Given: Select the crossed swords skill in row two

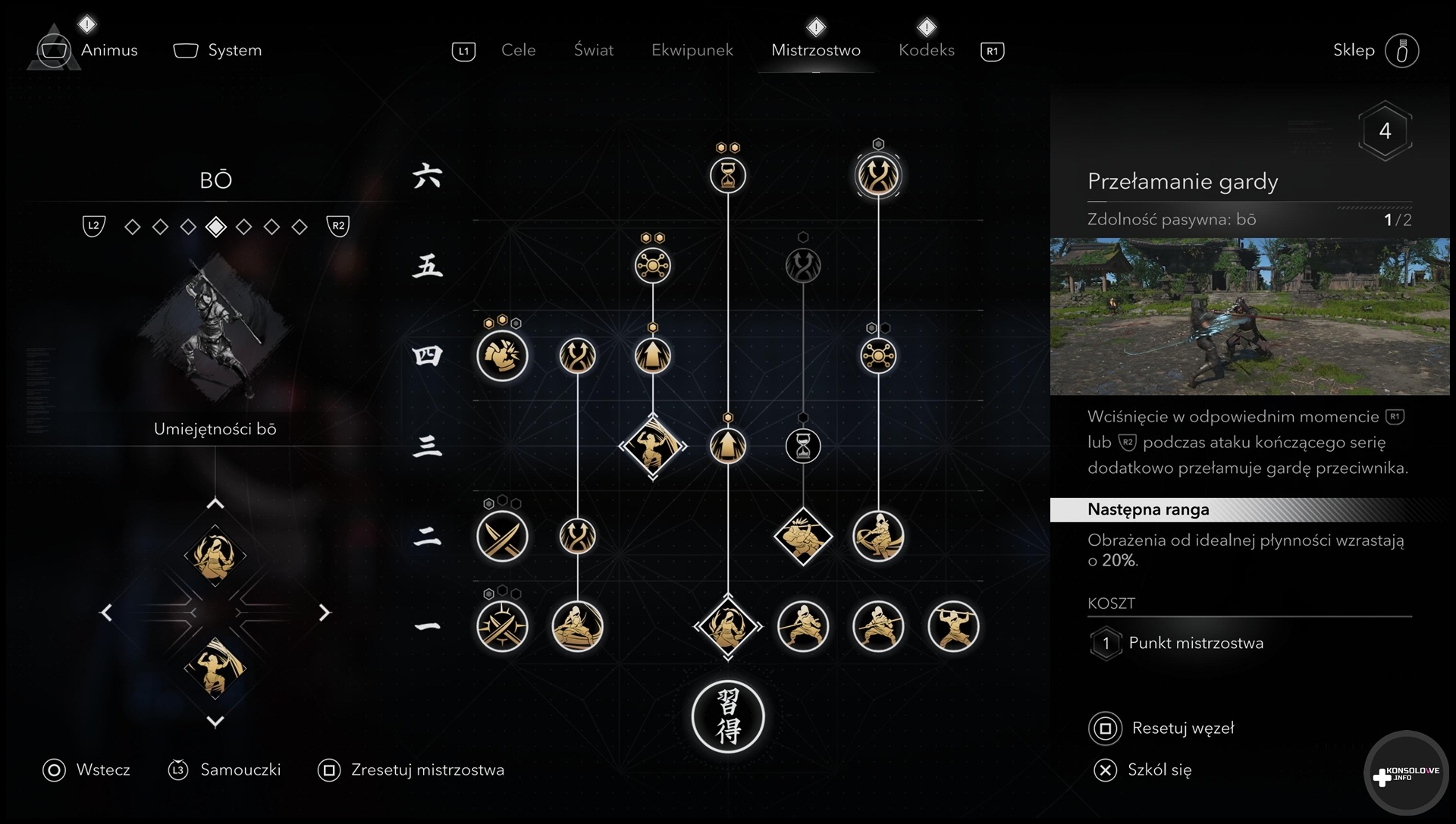Looking at the screenshot, I should tap(502, 537).
